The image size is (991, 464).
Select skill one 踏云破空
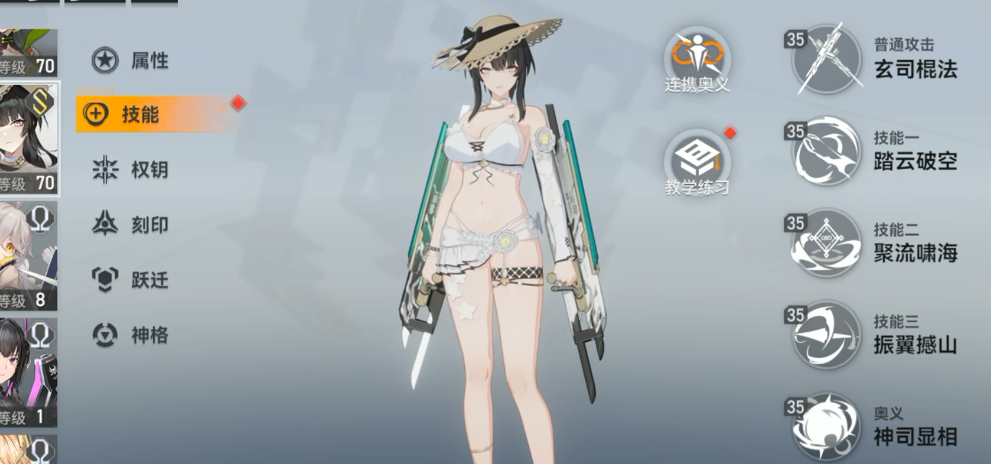coord(827,151)
